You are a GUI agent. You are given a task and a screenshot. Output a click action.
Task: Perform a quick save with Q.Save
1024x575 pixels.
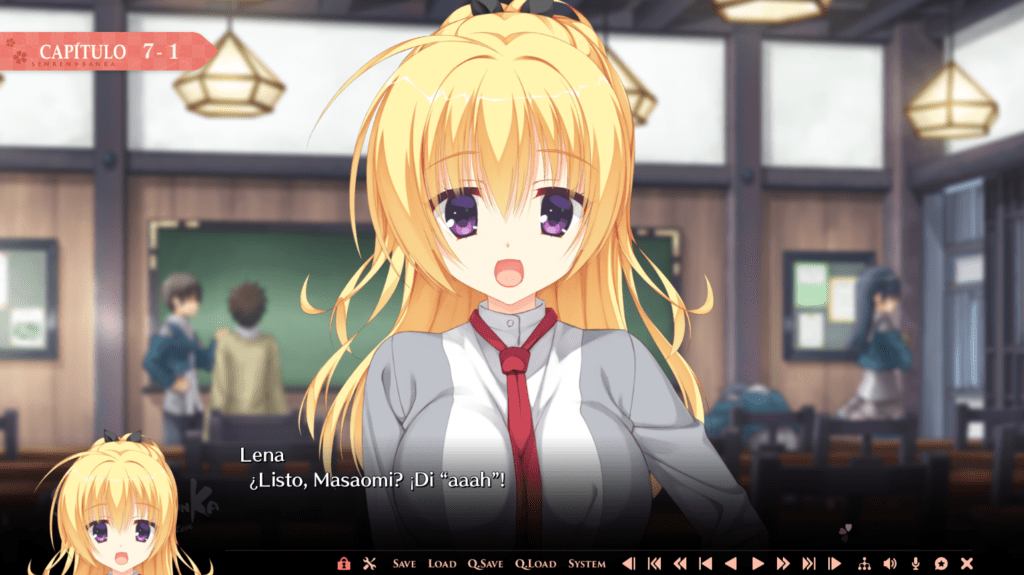[x=486, y=564]
